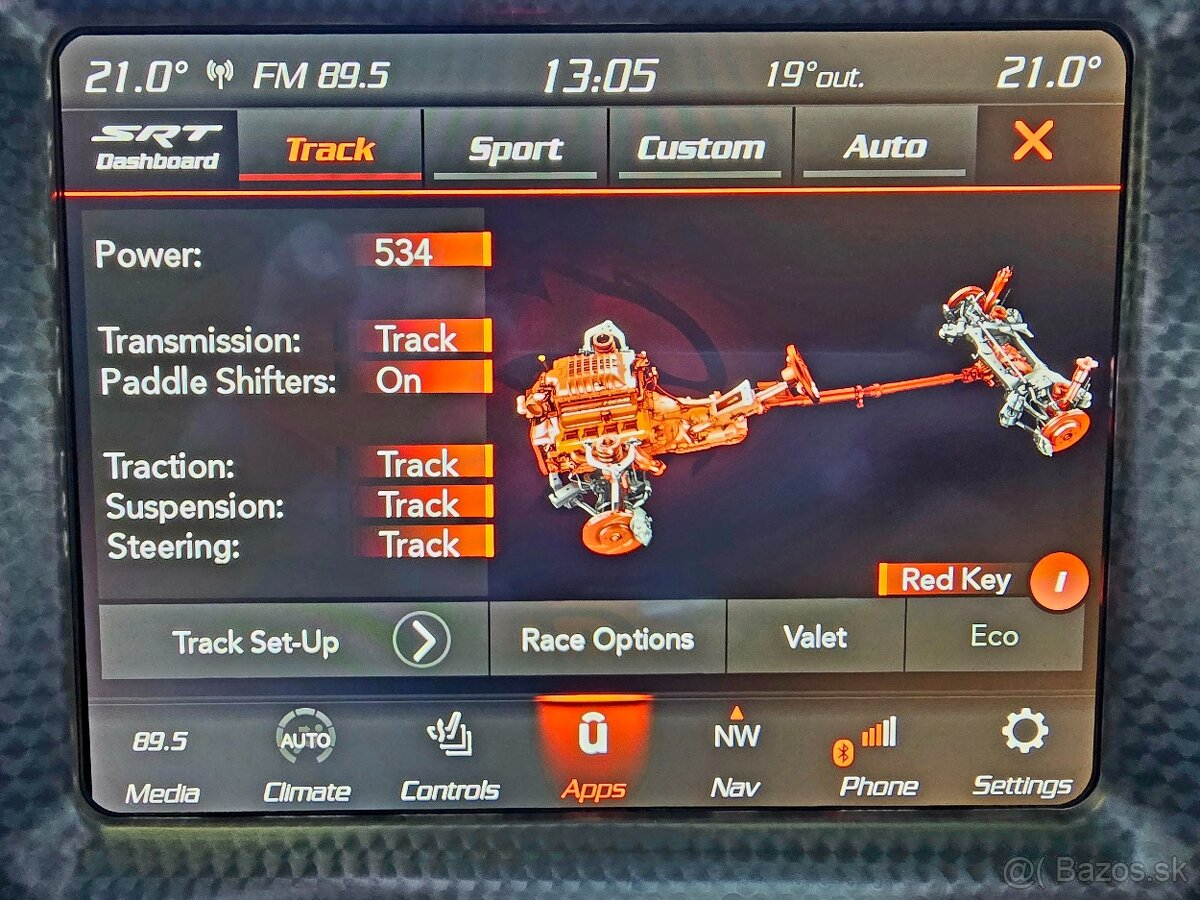Open the Media menu
The image size is (1200, 900).
pos(162,764)
